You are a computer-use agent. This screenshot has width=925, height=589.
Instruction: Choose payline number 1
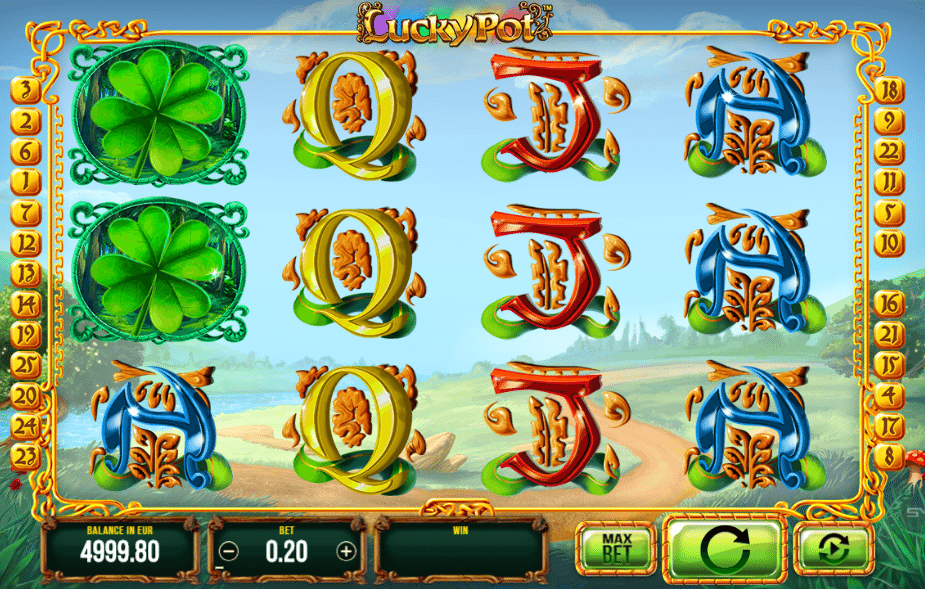tap(26, 182)
